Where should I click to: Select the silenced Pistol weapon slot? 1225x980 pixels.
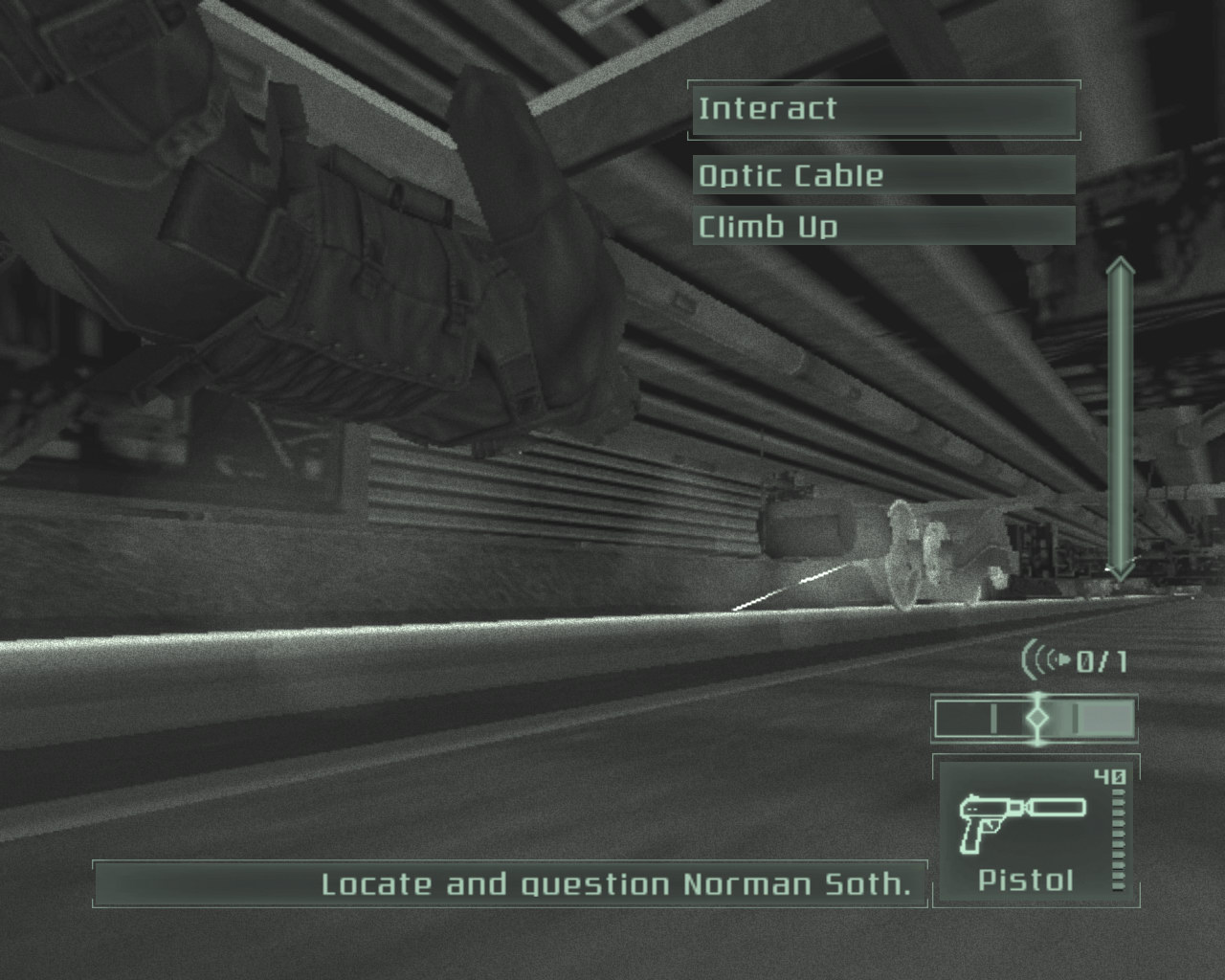point(1034,830)
